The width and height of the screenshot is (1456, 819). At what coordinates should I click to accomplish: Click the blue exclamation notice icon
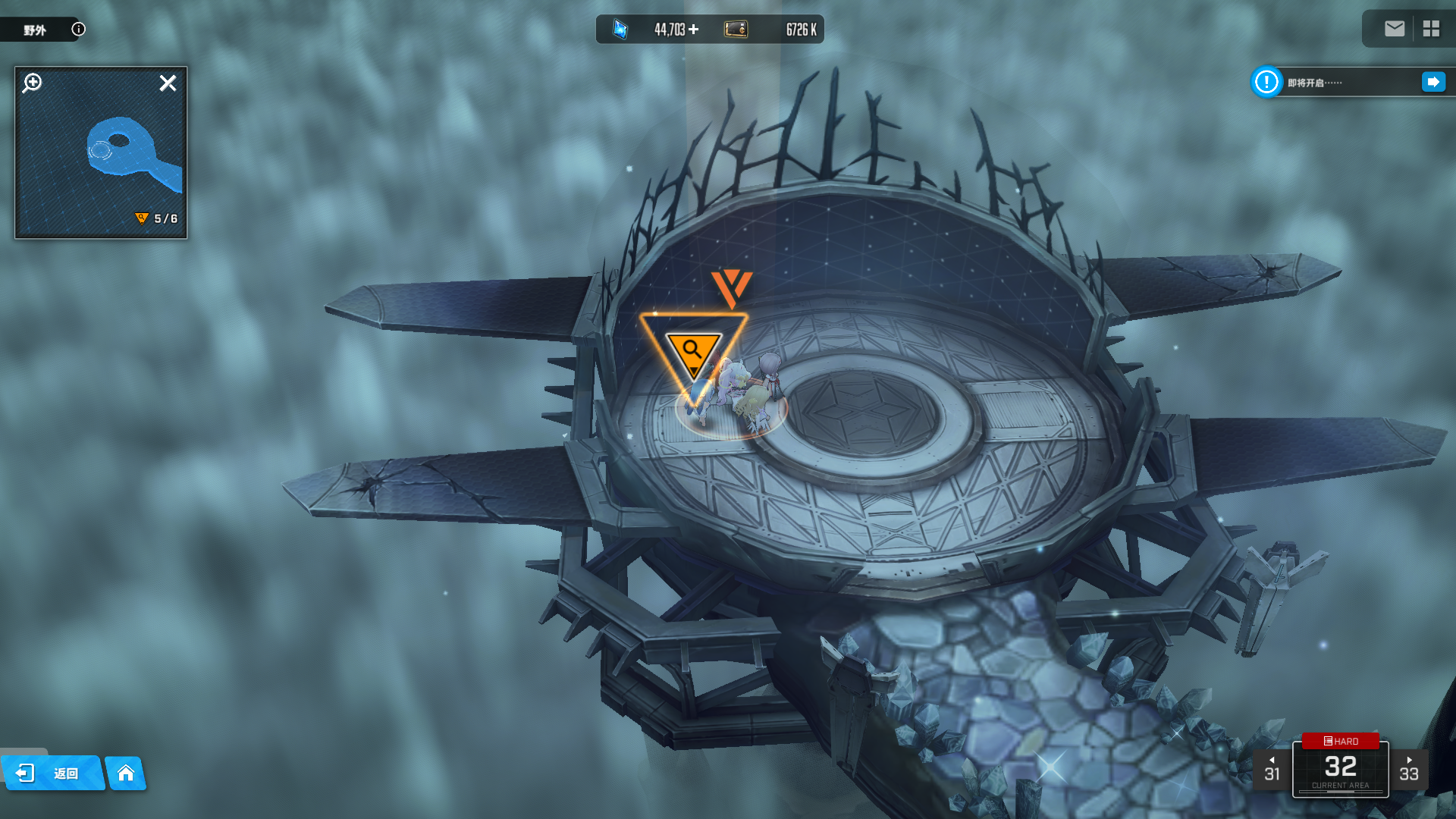point(1266,82)
